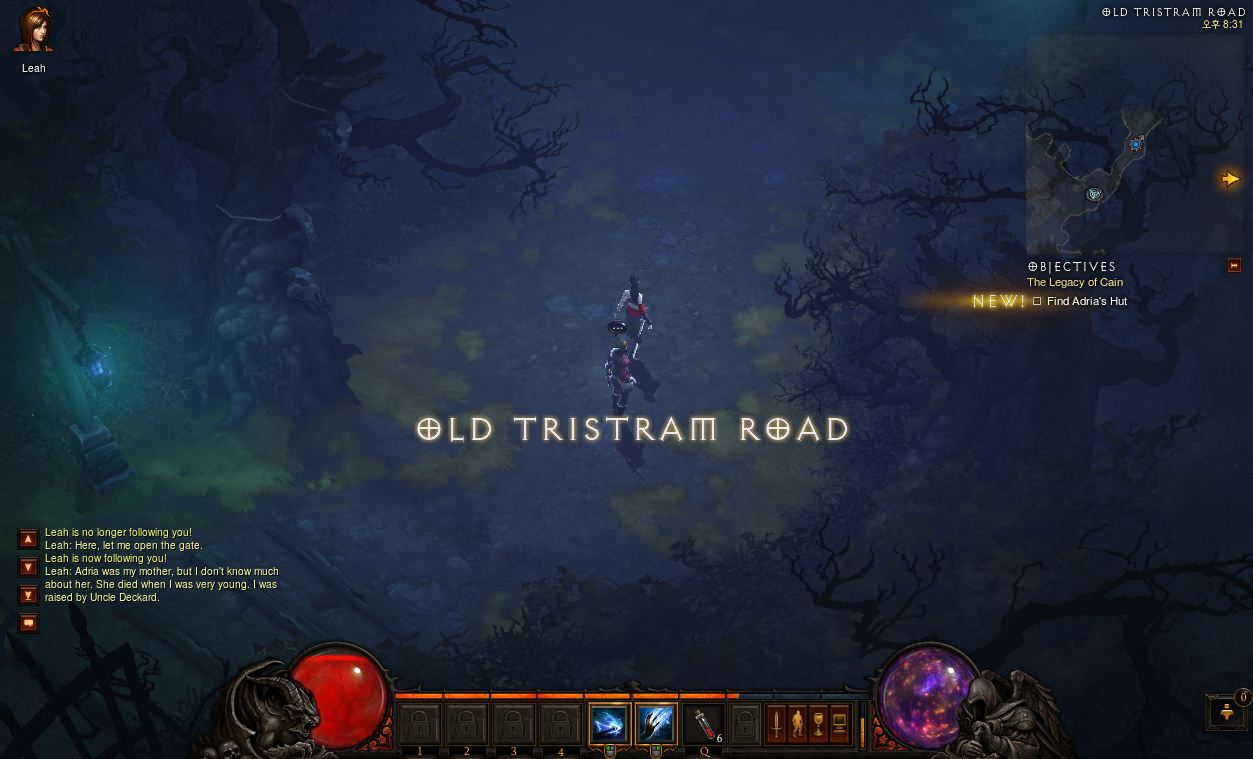Activate the blue lightning skill icon
Viewport: 1253px width, 759px height.
tap(609, 724)
